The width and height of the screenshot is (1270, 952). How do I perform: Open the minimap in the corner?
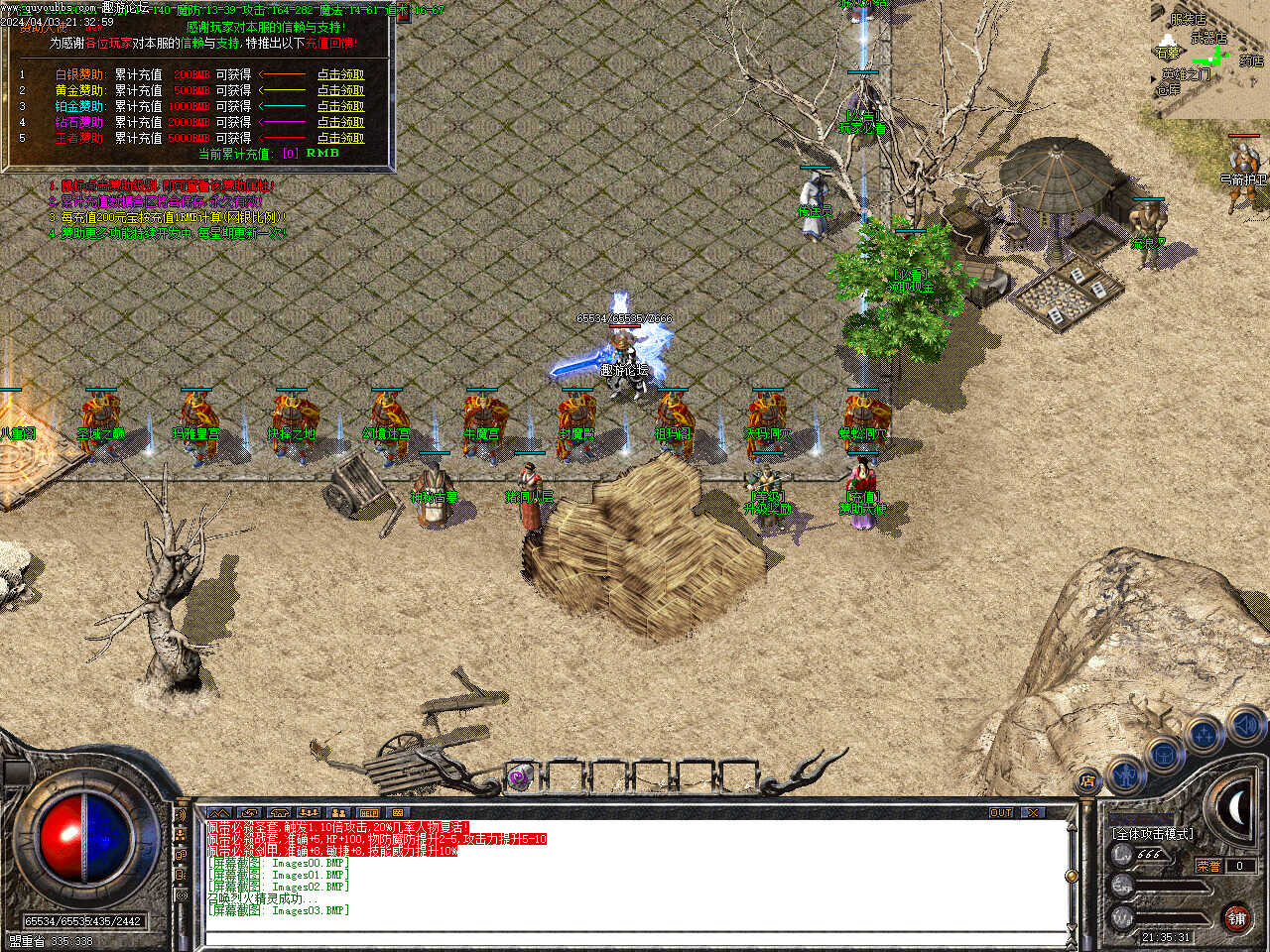pyautogui.click(x=1209, y=58)
